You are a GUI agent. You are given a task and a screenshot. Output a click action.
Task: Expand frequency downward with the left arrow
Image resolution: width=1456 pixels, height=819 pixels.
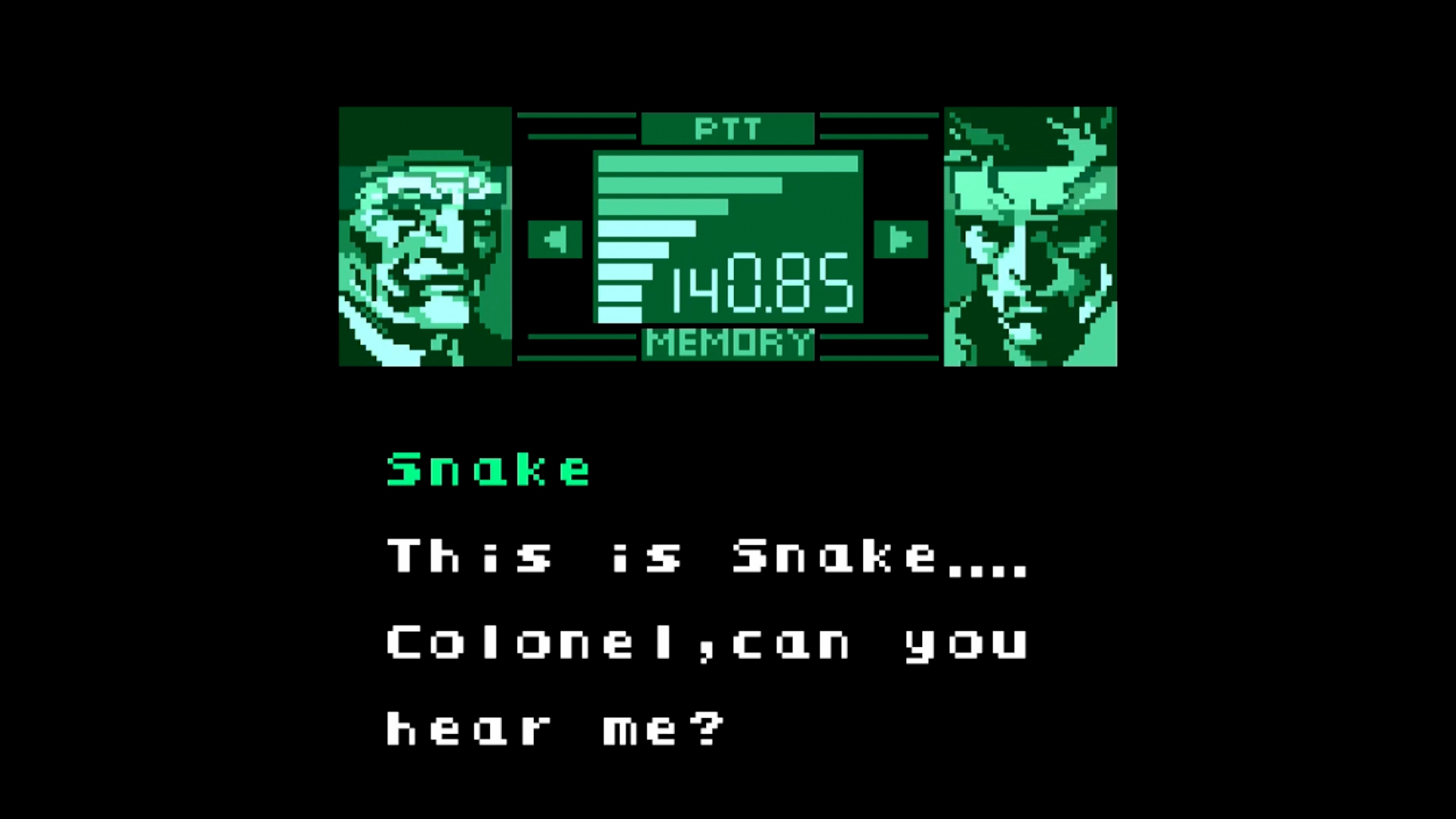tap(554, 237)
